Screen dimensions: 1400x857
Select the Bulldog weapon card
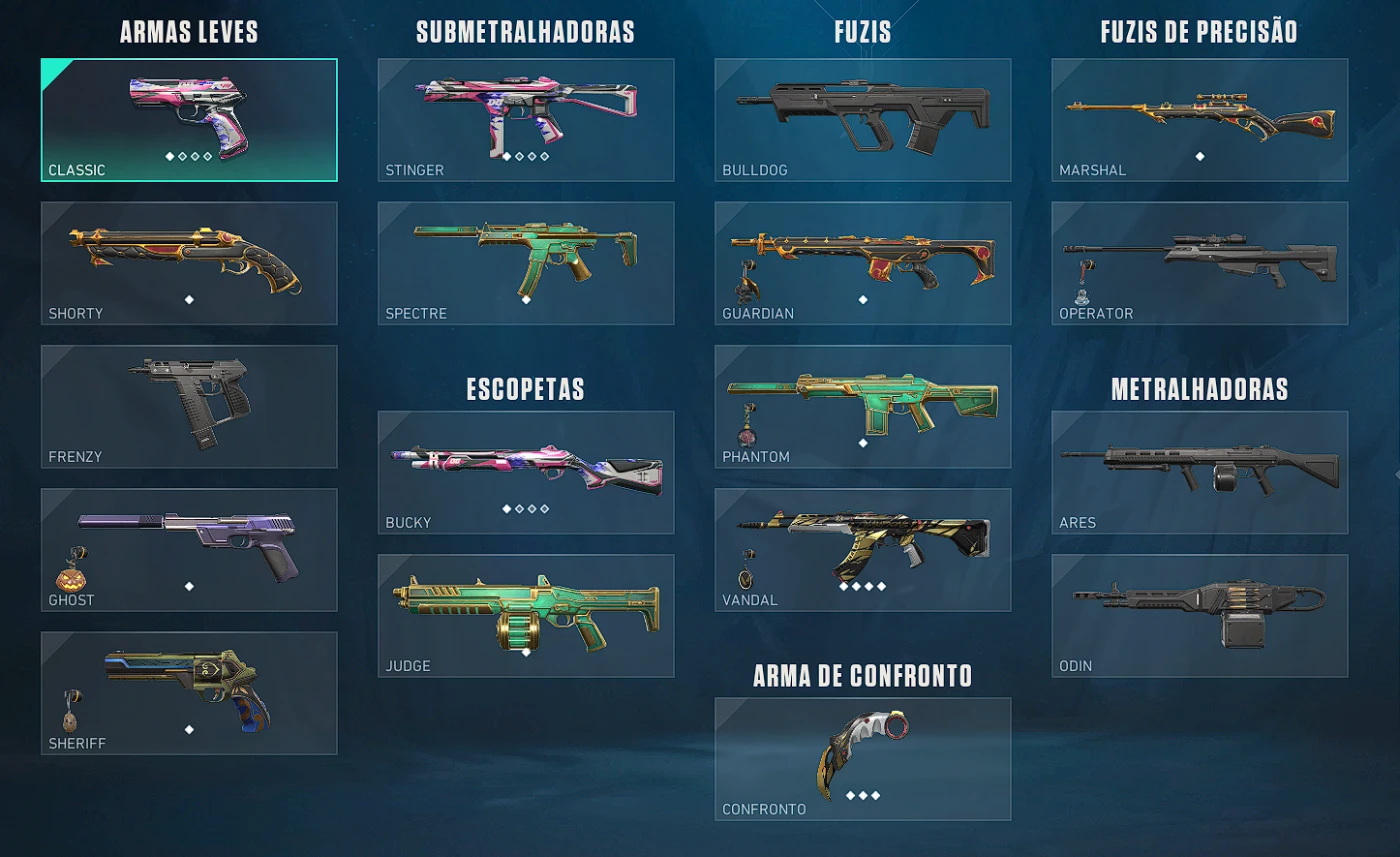pyautogui.click(x=863, y=120)
